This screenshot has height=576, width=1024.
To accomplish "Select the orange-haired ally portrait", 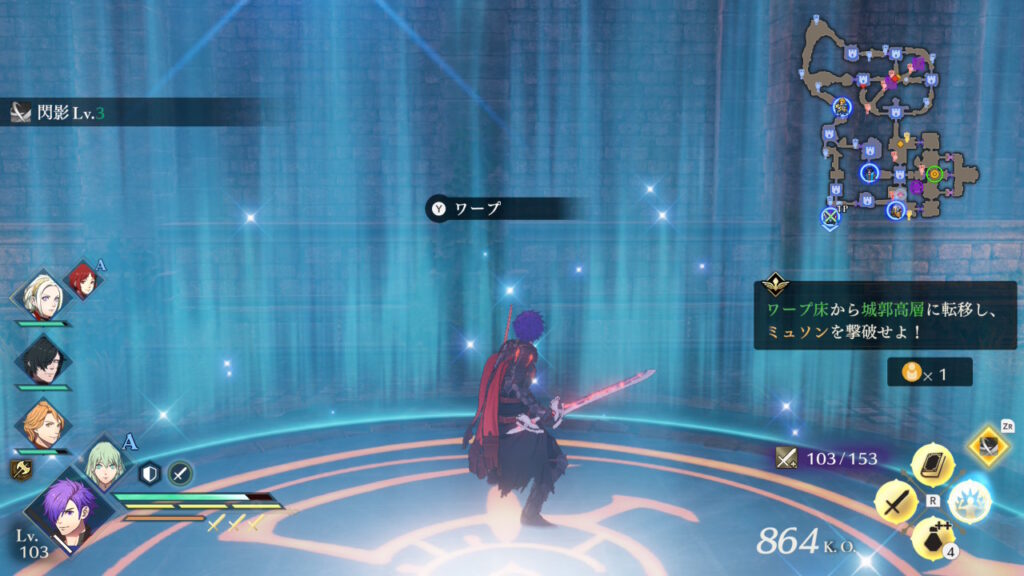I will (x=43, y=424).
